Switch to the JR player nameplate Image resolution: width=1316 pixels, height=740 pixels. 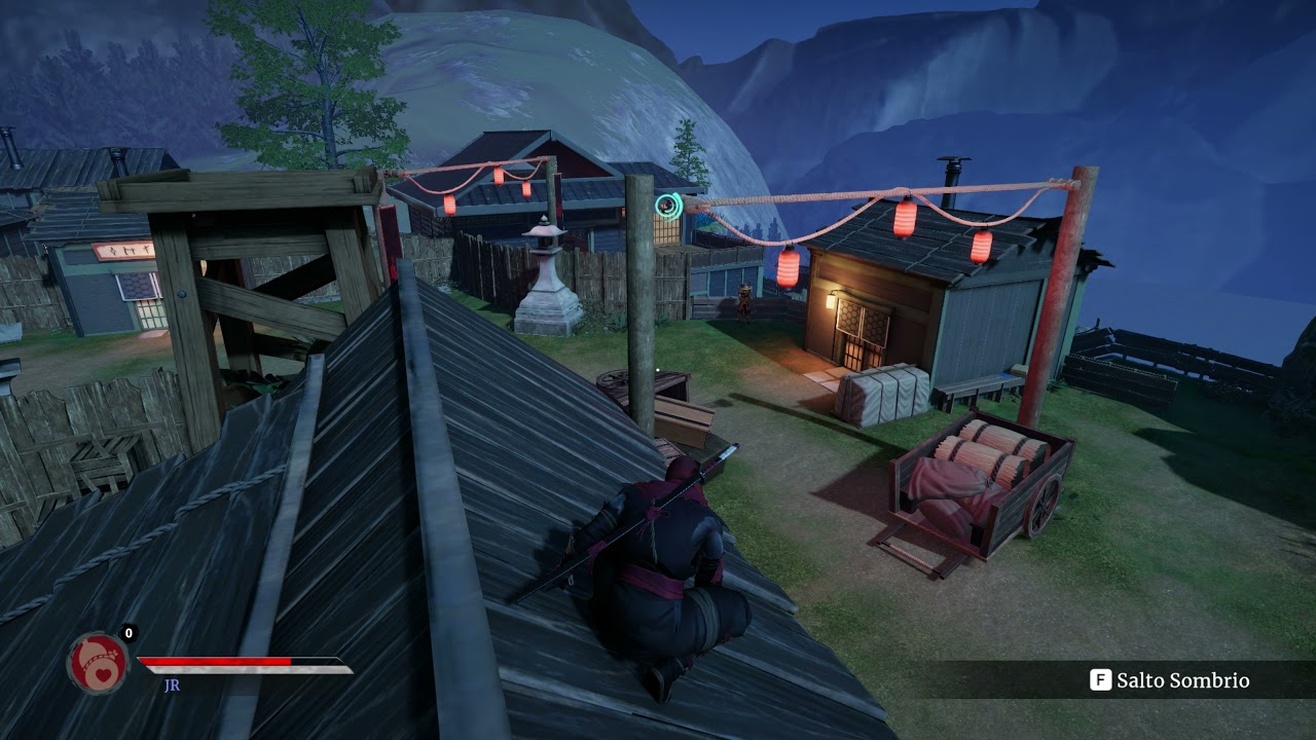(x=171, y=684)
